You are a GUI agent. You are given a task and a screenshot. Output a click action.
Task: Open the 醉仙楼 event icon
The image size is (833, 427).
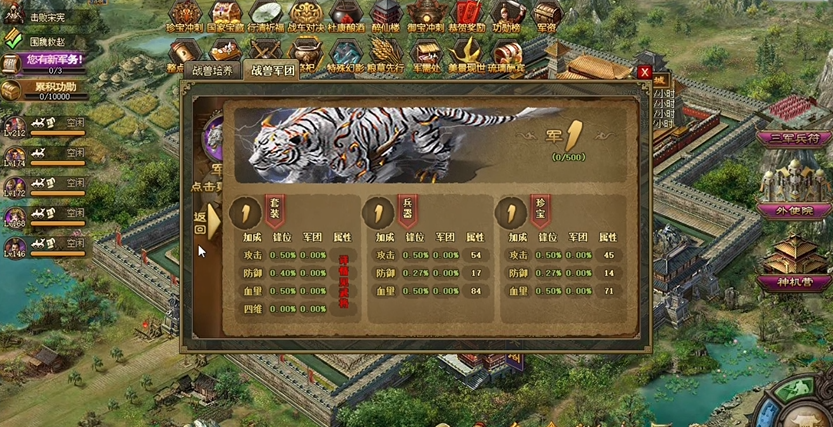pyautogui.click(x=388, y=17)
